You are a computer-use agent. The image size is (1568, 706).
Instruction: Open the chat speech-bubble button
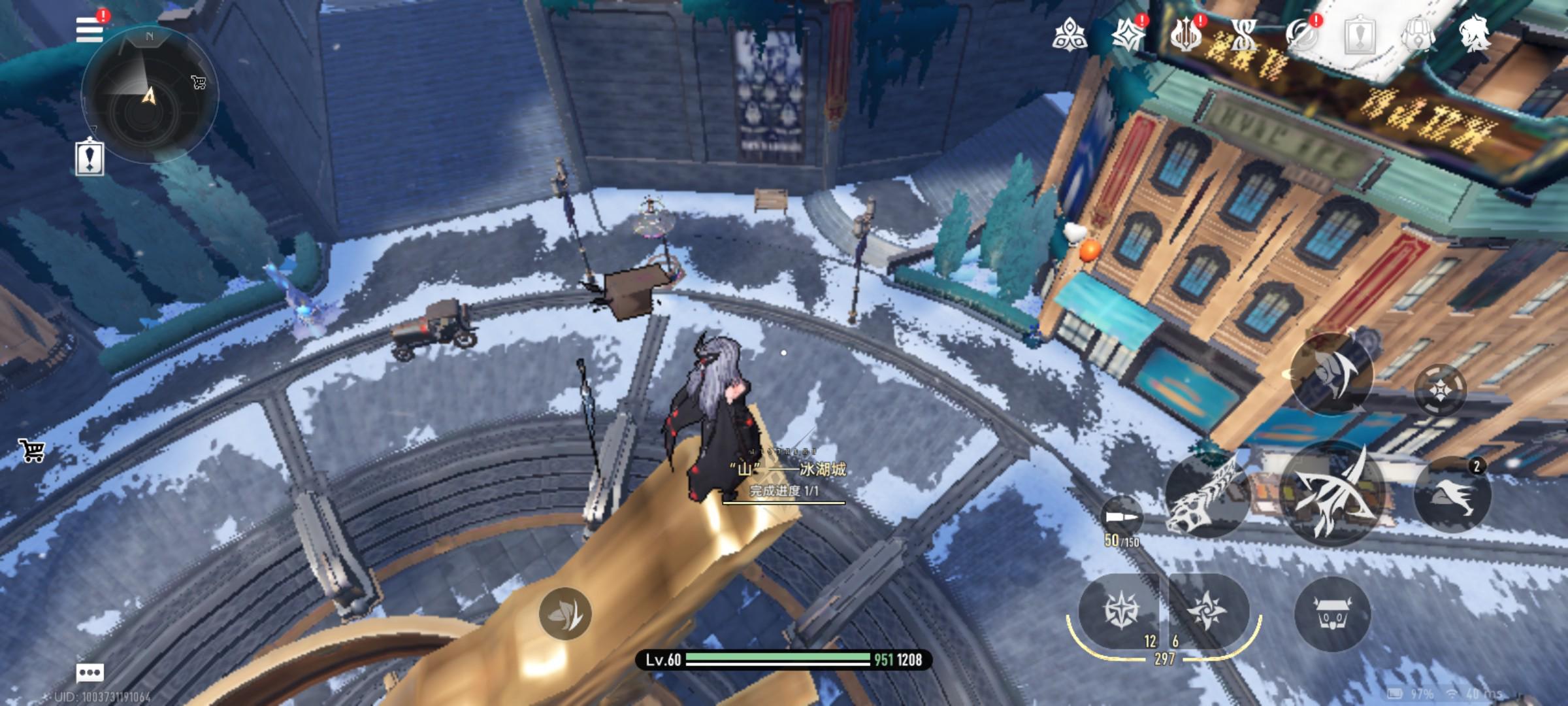tap(90, 673)
